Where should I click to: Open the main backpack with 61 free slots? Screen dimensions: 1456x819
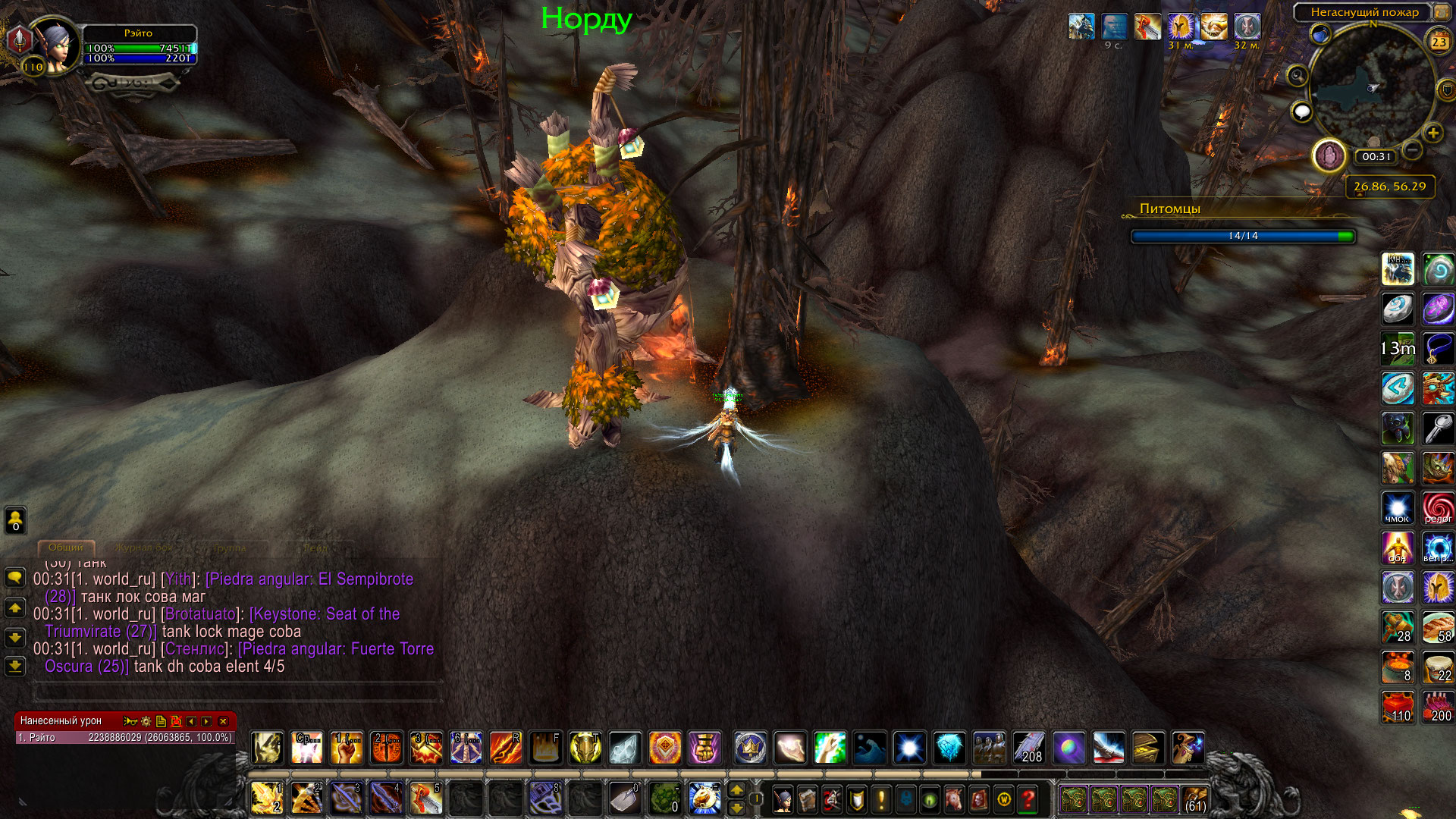1195,799
